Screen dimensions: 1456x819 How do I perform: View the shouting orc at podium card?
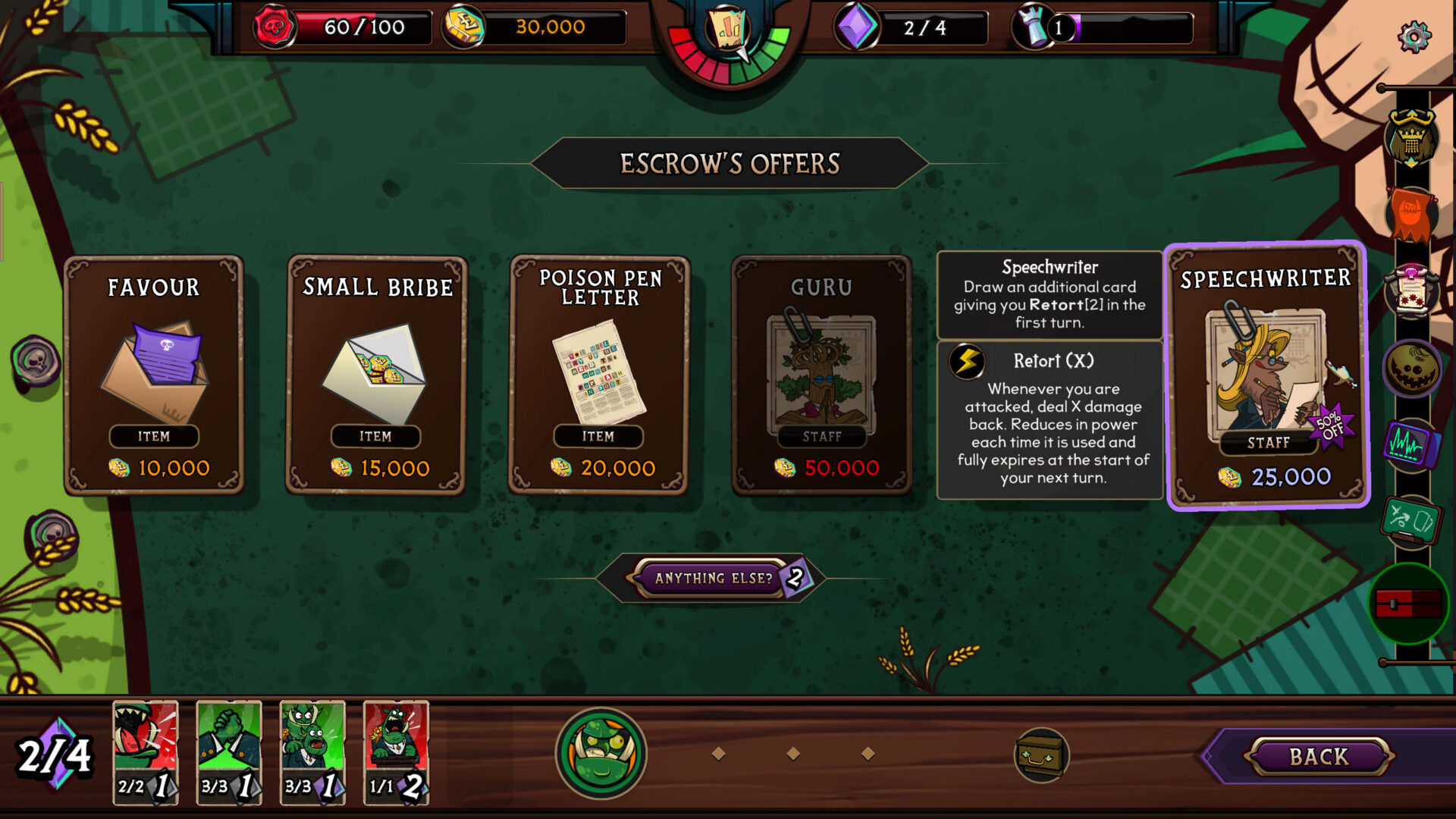[x=396, y=751]
